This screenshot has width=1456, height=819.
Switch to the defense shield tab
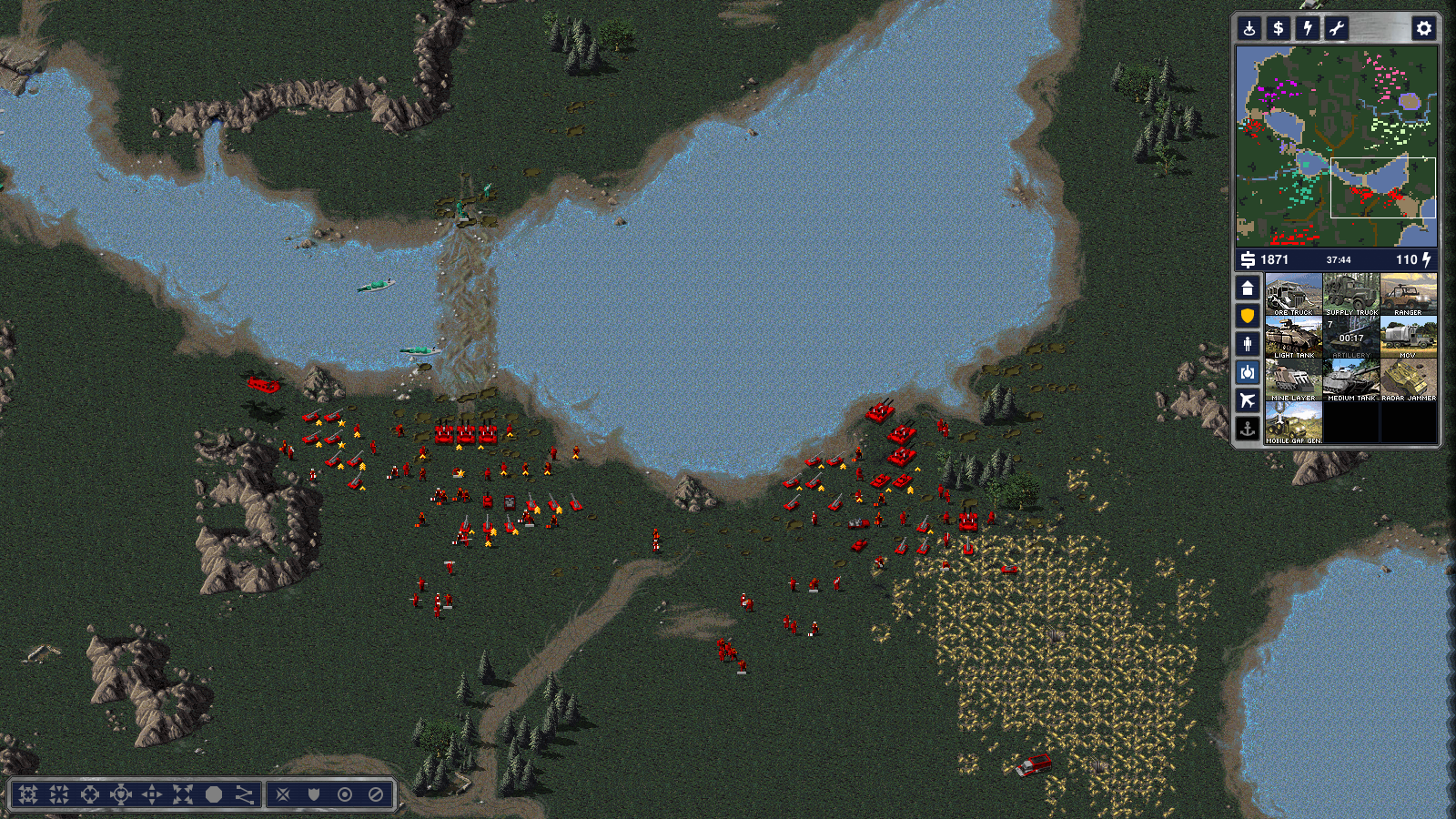[x=1248, y=316]
